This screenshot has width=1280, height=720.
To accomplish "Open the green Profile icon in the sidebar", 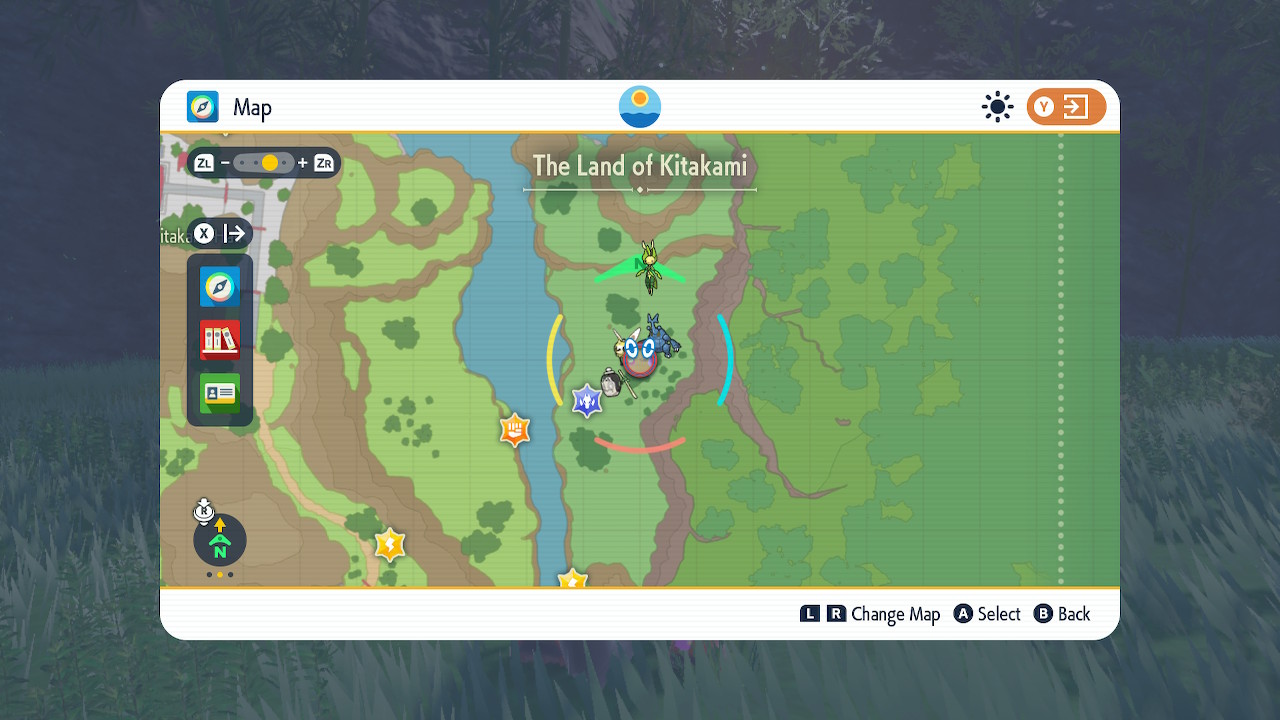I will pyautogui.click(x=219, y=393).
